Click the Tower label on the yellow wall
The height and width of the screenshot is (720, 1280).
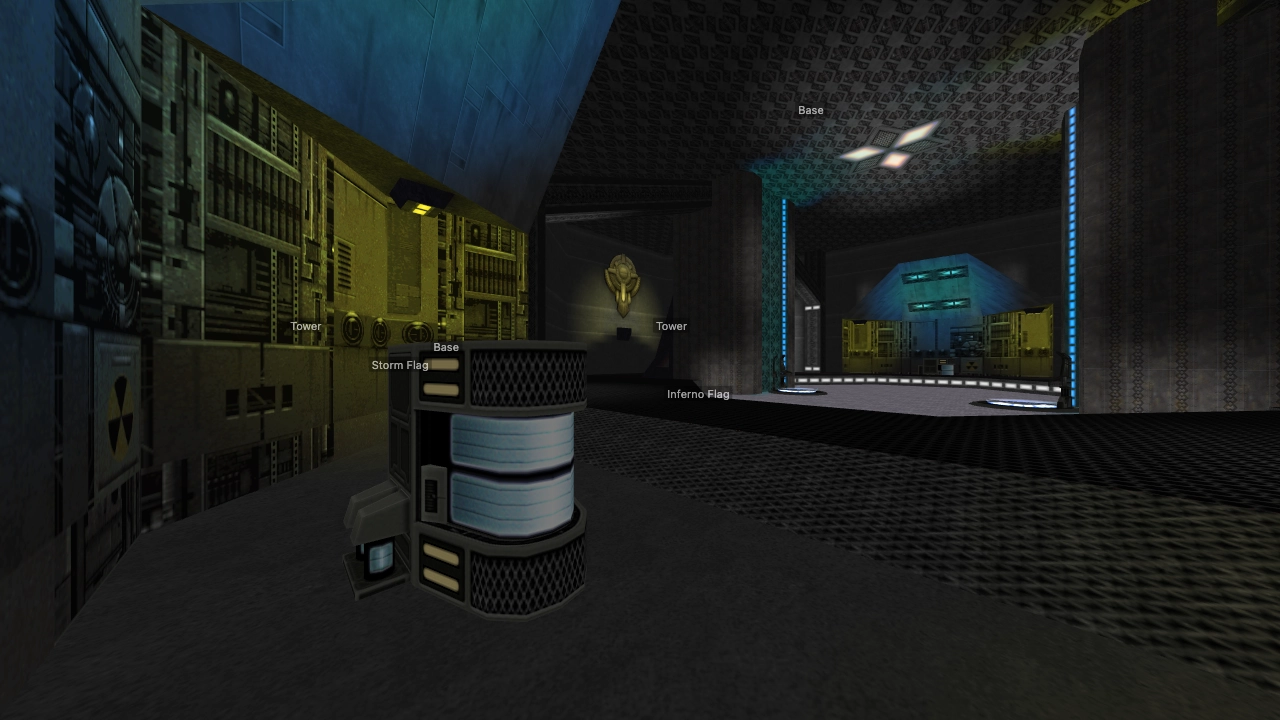[x=306, y=326]
